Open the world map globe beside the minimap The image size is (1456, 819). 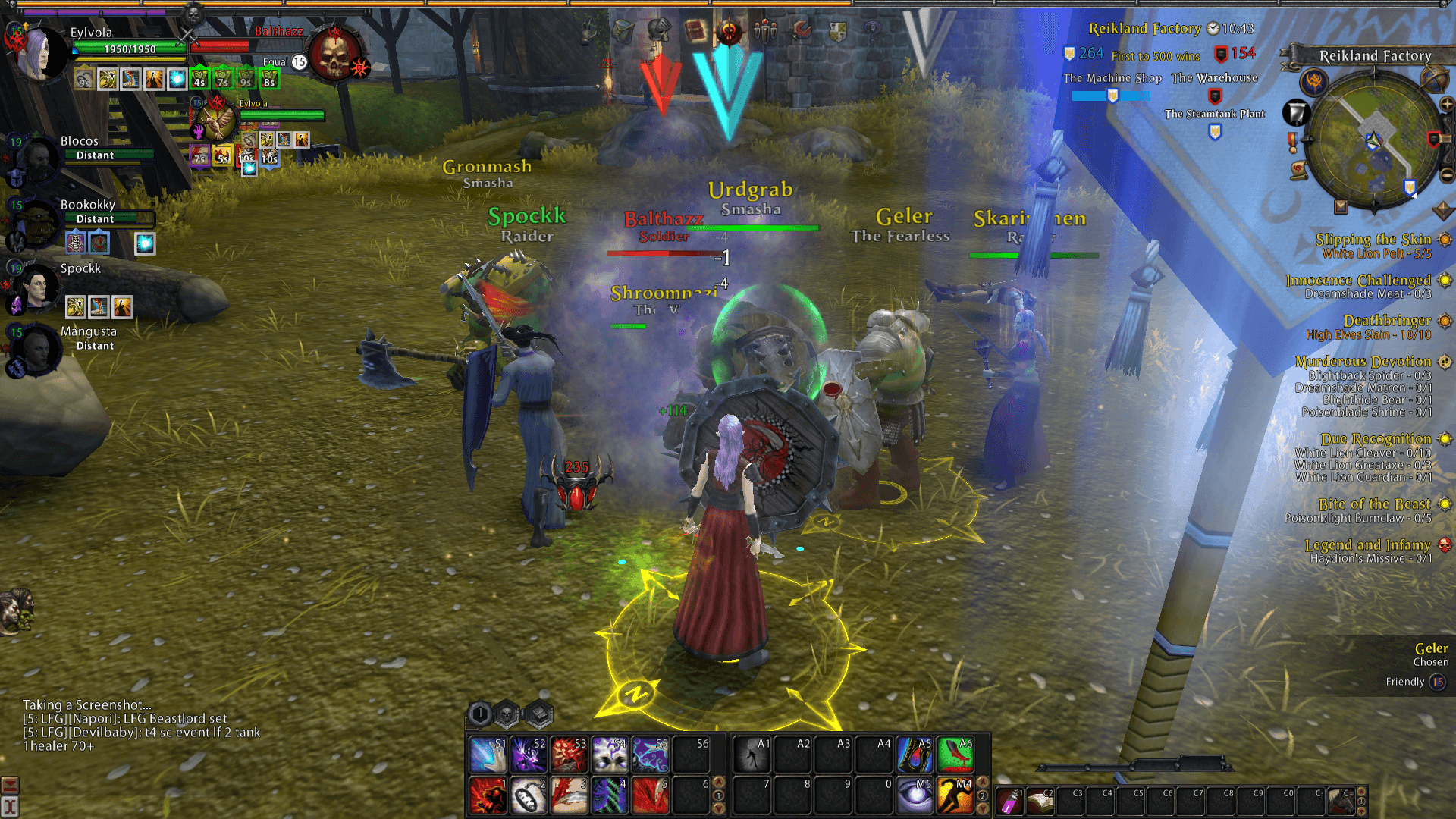[1433, 79]
